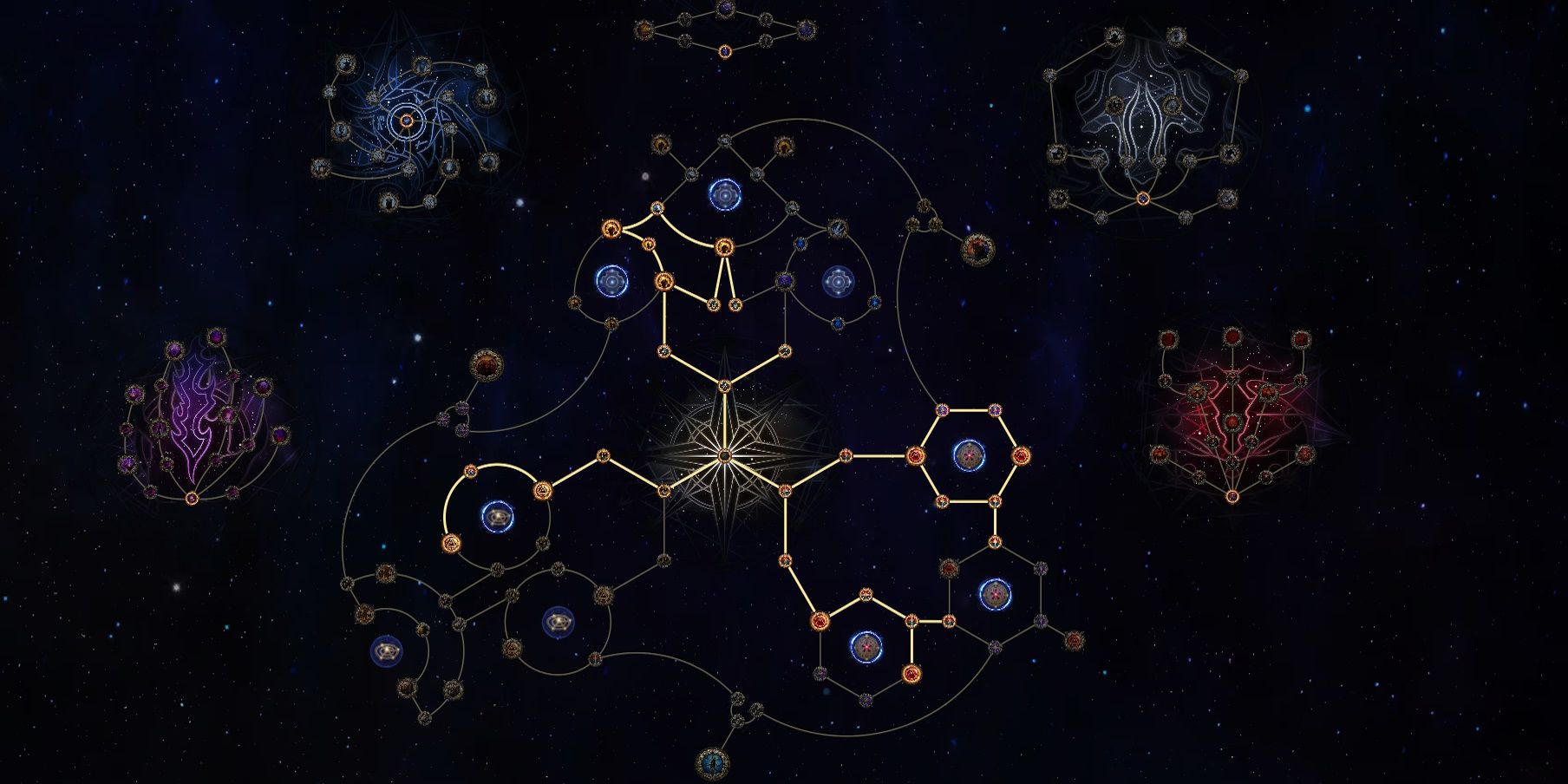Click the center node of the topmost small cluster
The image size is (1568, 784).
[x=725, y=53]
